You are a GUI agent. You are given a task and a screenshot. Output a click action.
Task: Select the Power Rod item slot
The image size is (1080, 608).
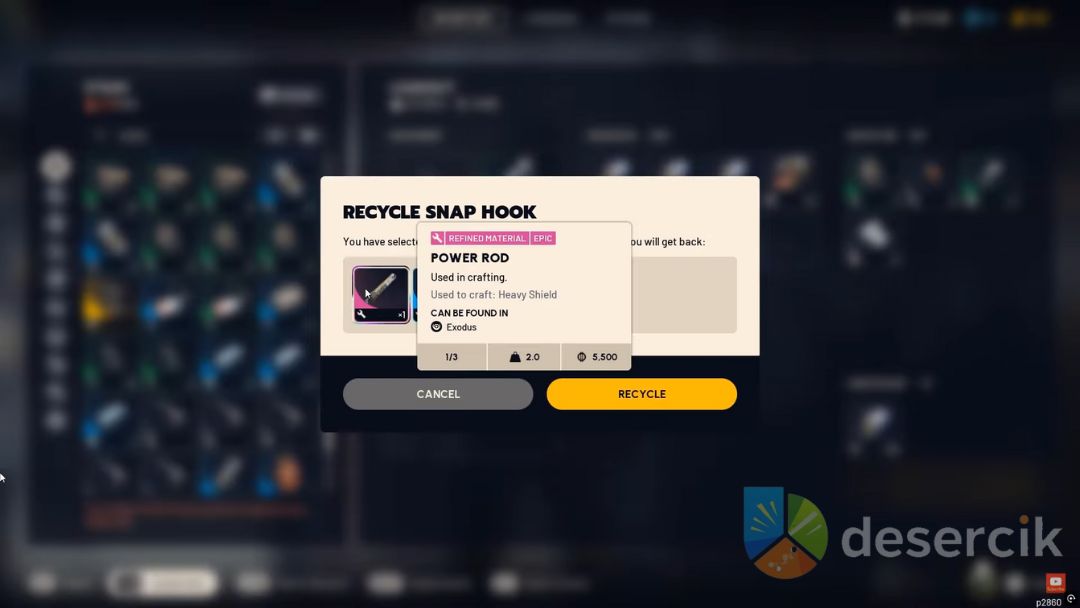[x=381, y=294]
